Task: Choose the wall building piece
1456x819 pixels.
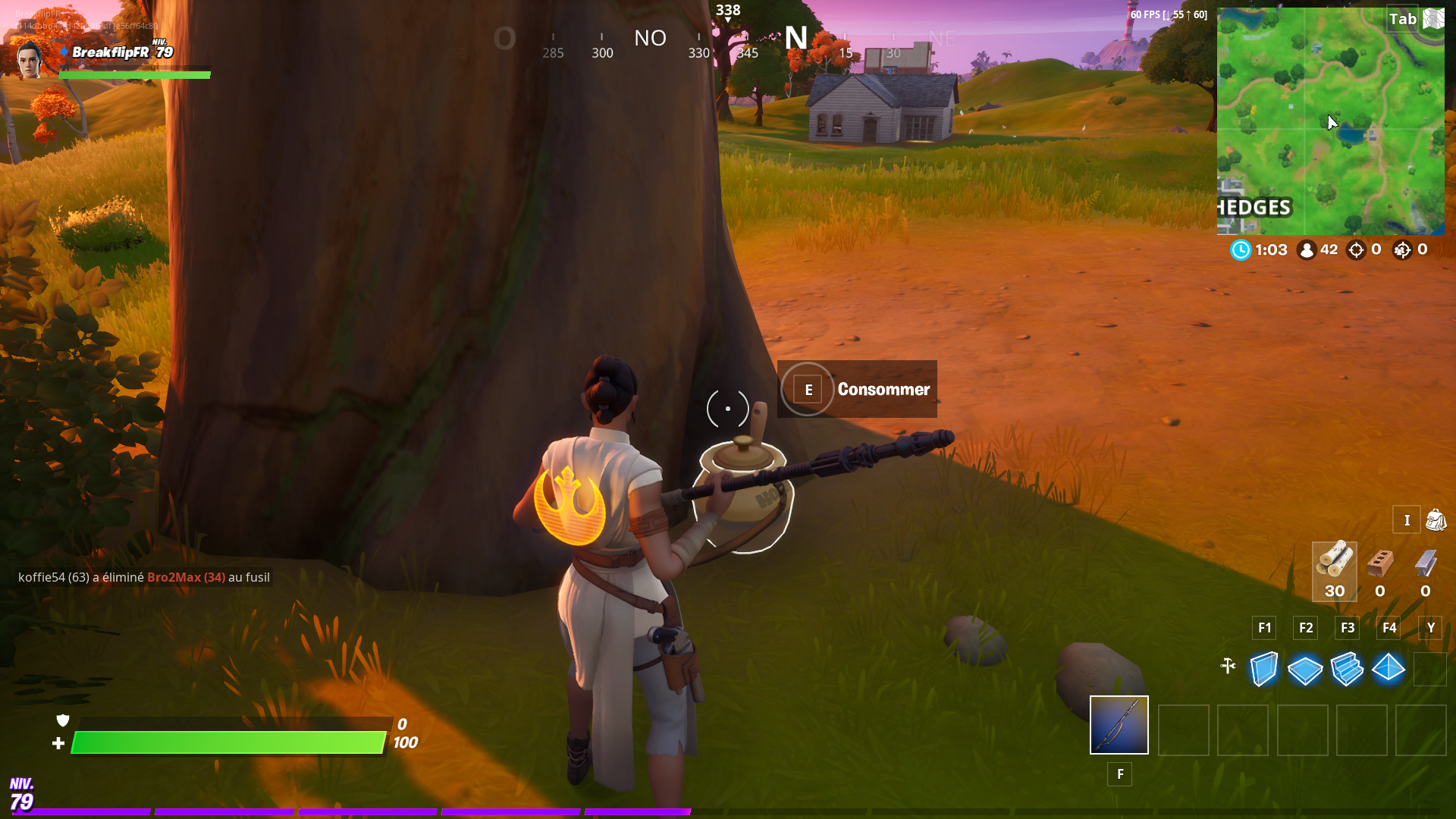Action: tap(1263, 669)
